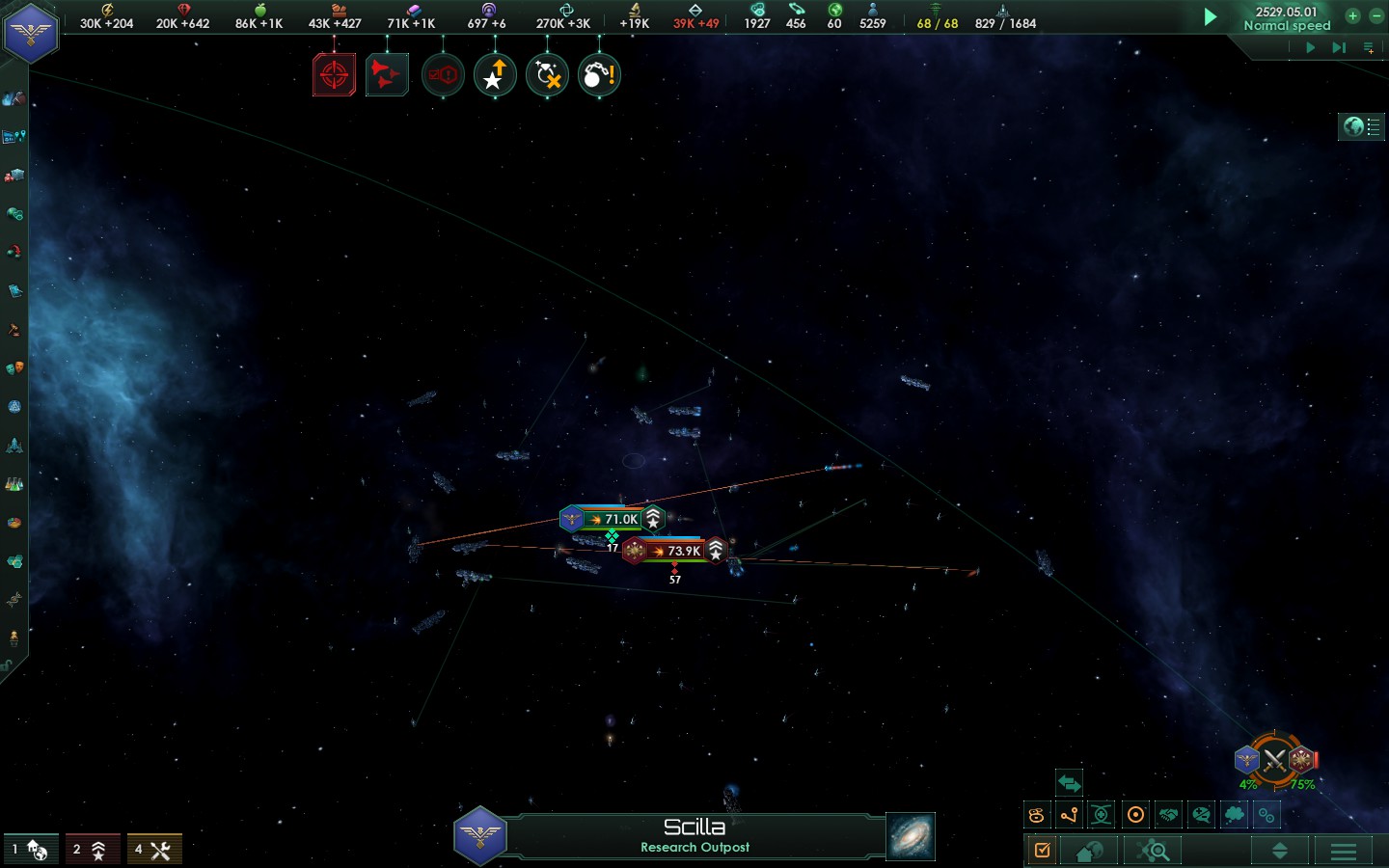The height and width of the screenshot is (868, 1389).
Task: Select control group 1
Action: point(31,850)
